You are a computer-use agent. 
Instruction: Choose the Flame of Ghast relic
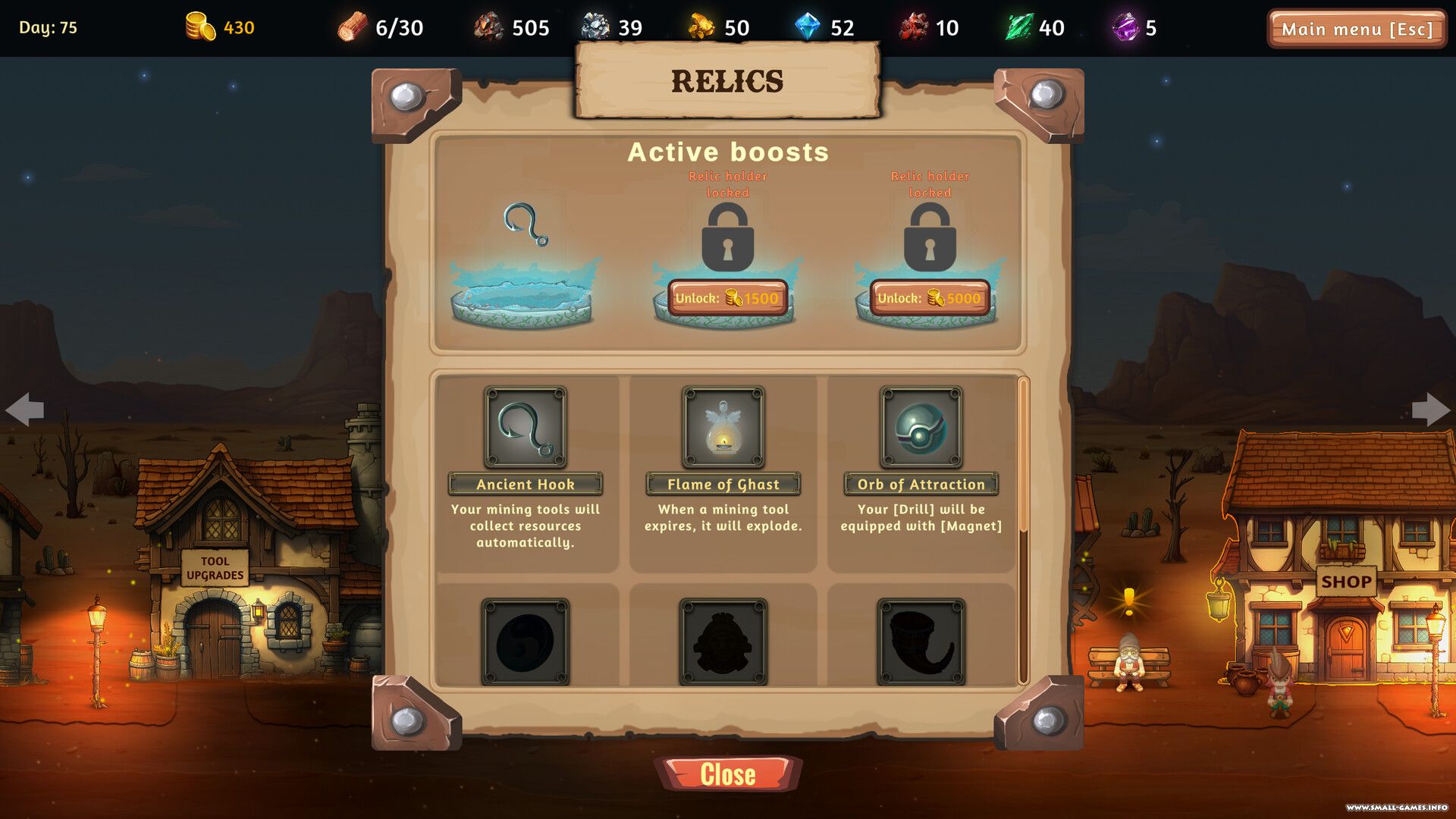[723, 427]
